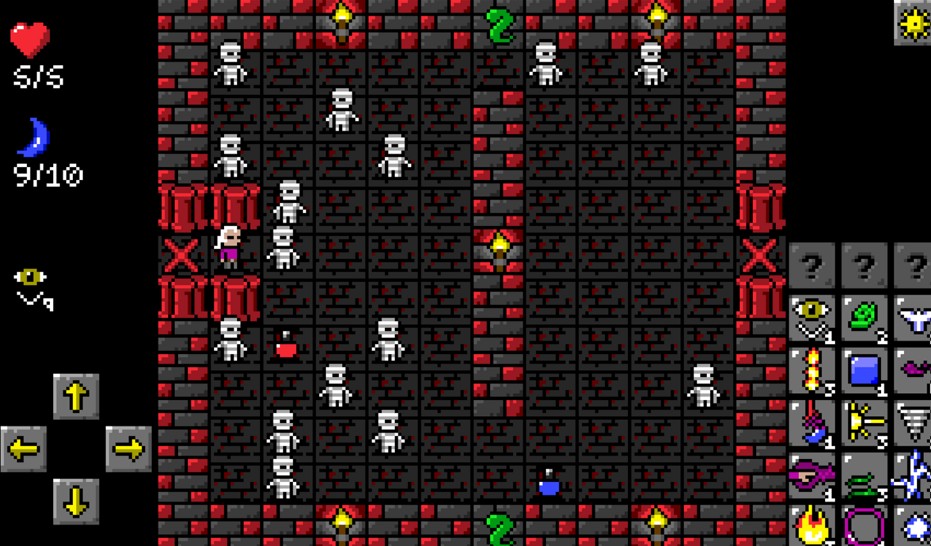The width and height of the screenshot is (931, 546).
Task: Choose the fireball flame spell slot
Action: pos(812,525)
